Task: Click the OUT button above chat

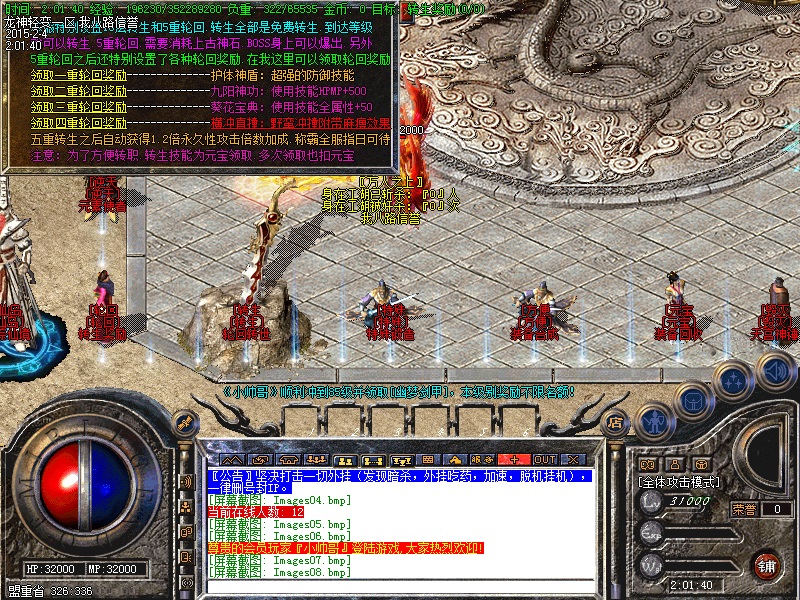Action: point(544,458)
